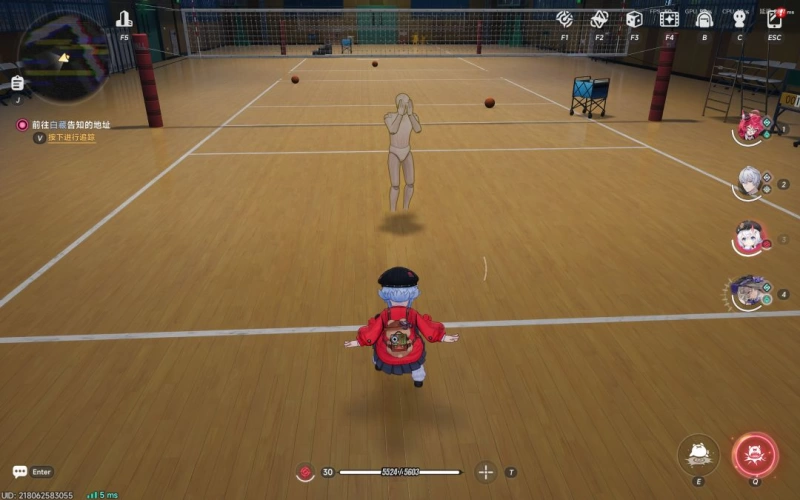Open the backpack inventory
The width and height of the screenshot is (800, 500).
click(704, 19)
